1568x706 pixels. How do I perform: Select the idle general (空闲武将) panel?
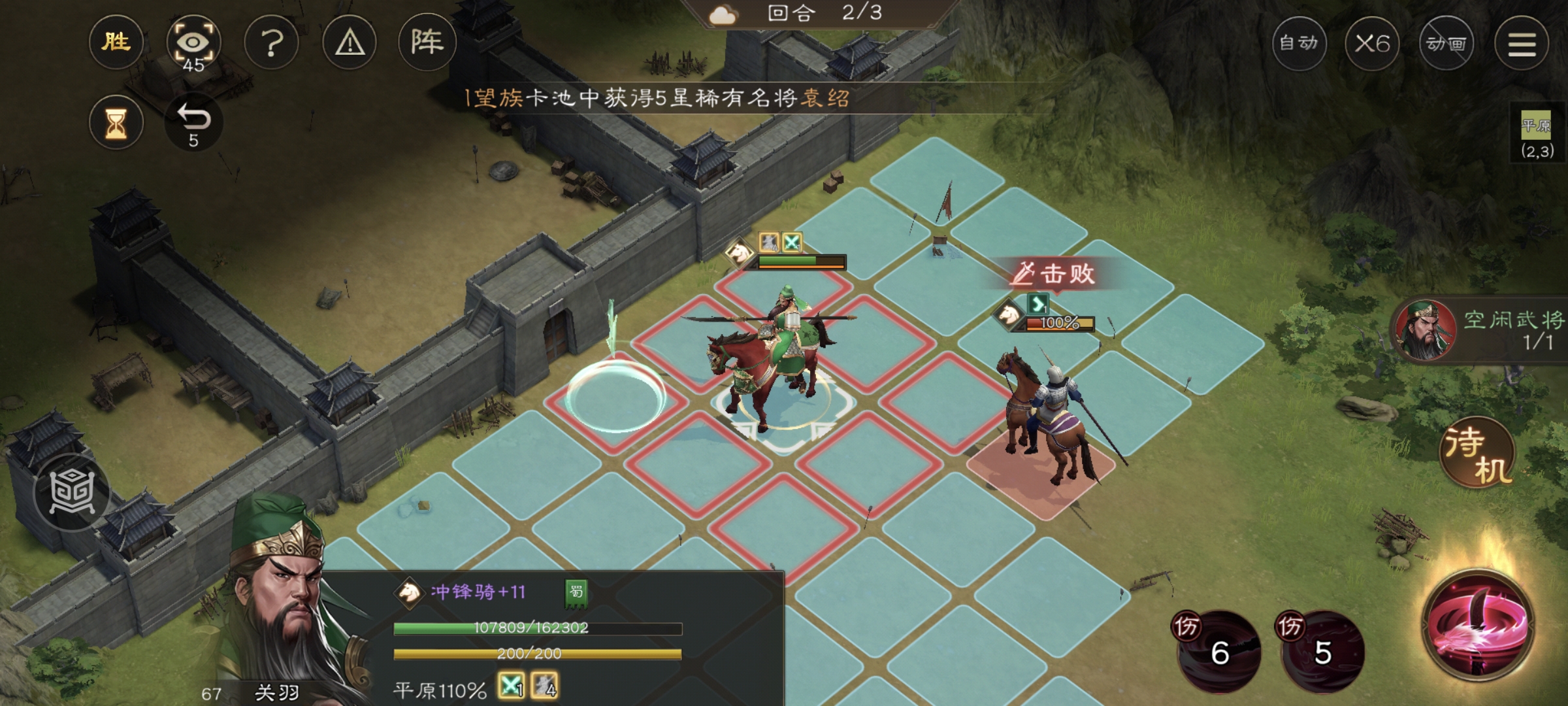[1483, 331]
